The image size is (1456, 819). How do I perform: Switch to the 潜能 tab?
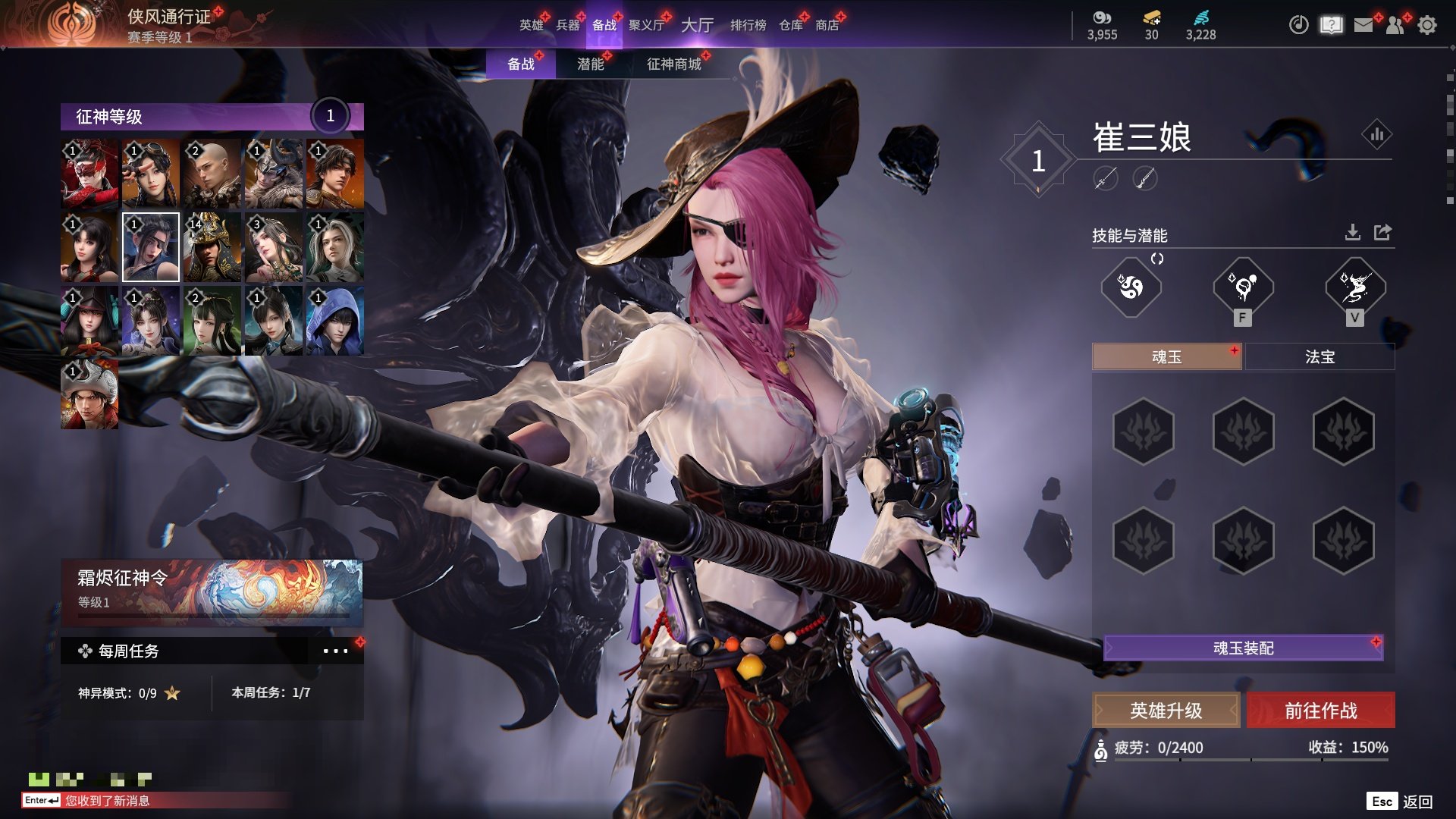591,64
